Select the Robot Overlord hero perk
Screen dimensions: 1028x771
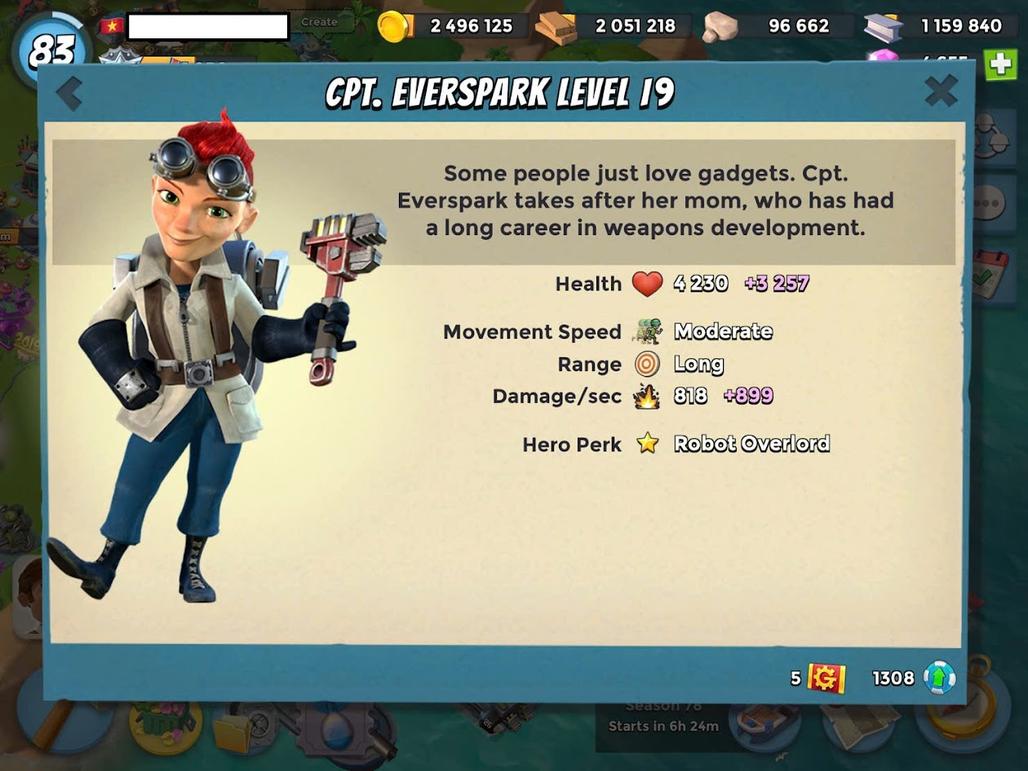point(751,444)
